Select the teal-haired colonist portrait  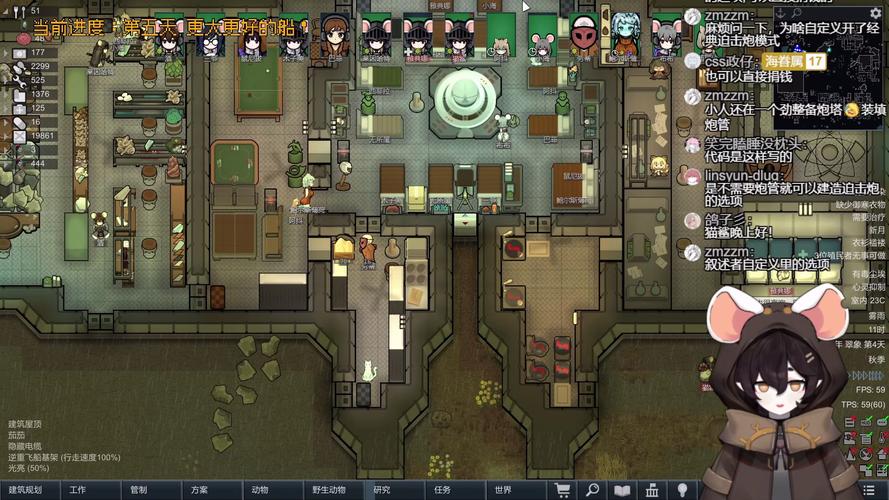coord(624,36)
